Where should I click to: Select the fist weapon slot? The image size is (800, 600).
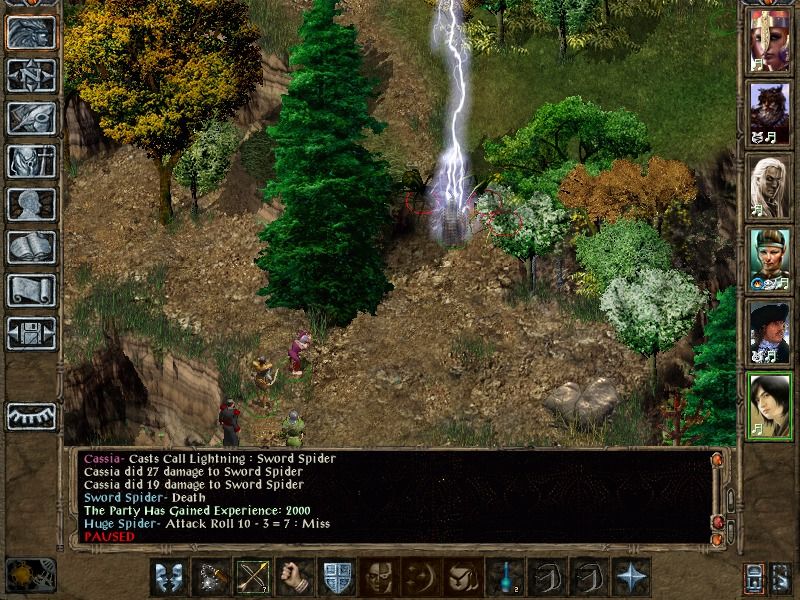click(292, 578)
